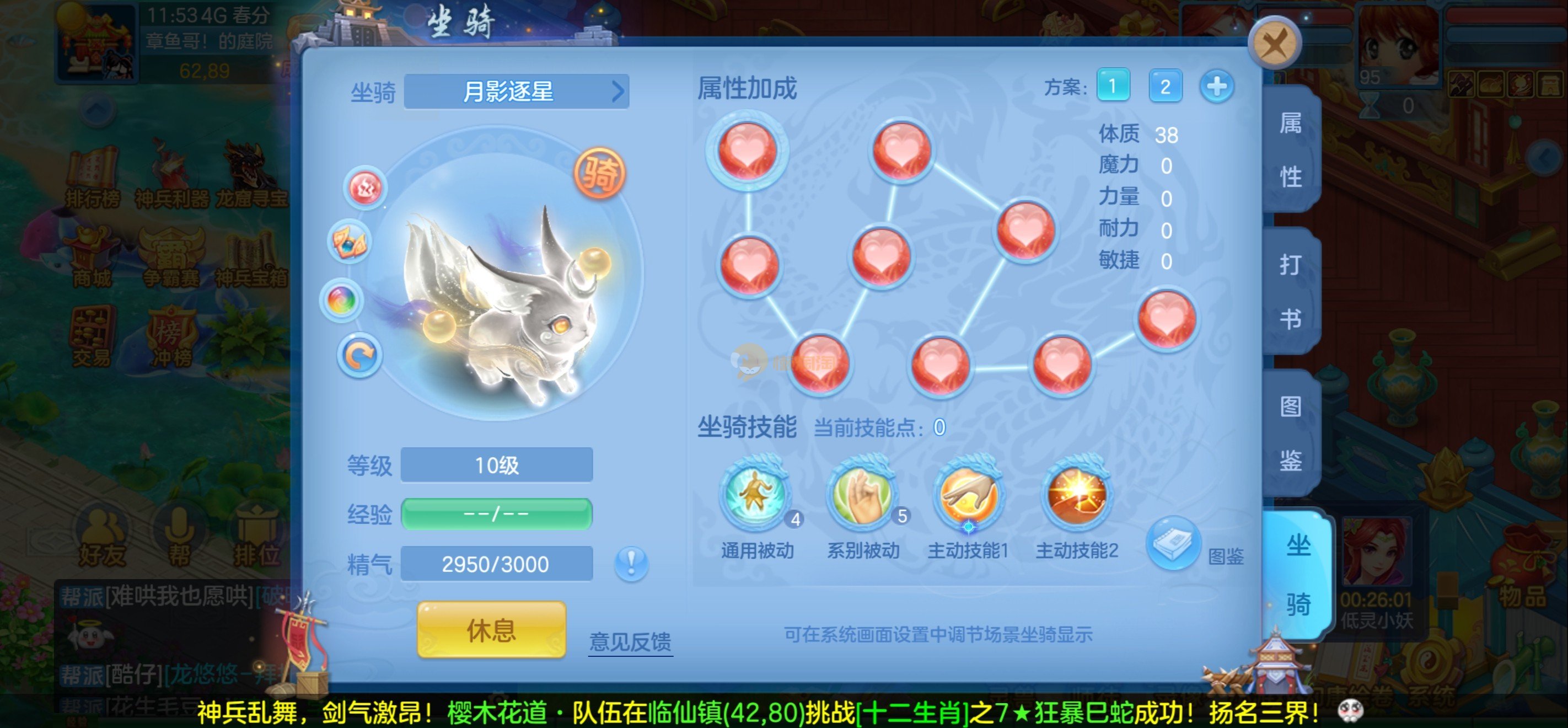Image resolution: width=1568 pixels, height=728 pixels.
Task: Switch to the 打书 tab
Action: [x=1291, y=291]
